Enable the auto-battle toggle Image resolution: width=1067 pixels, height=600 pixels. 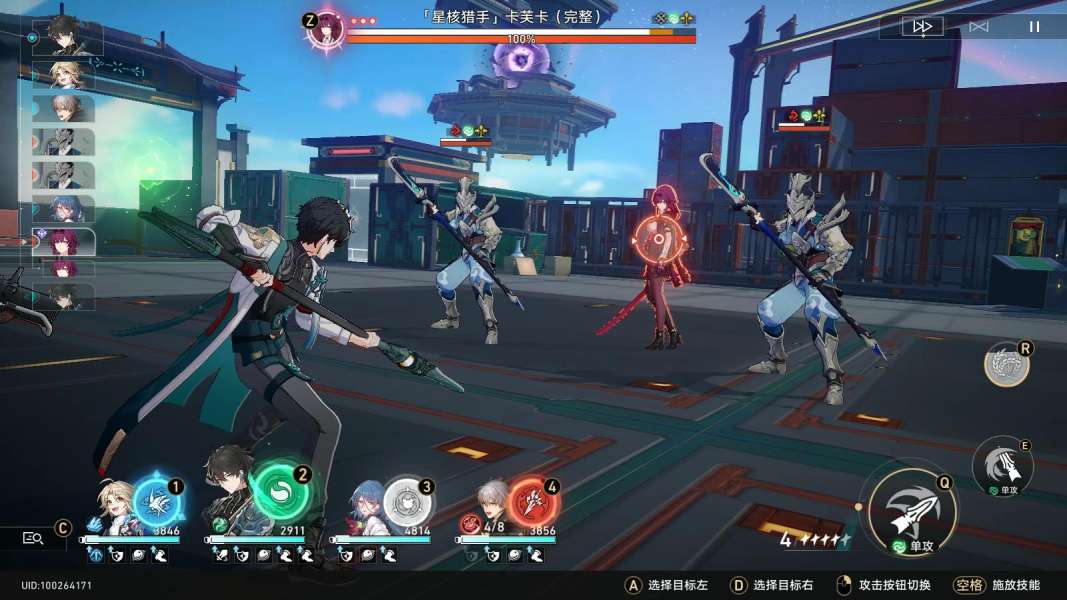point(978,27)
